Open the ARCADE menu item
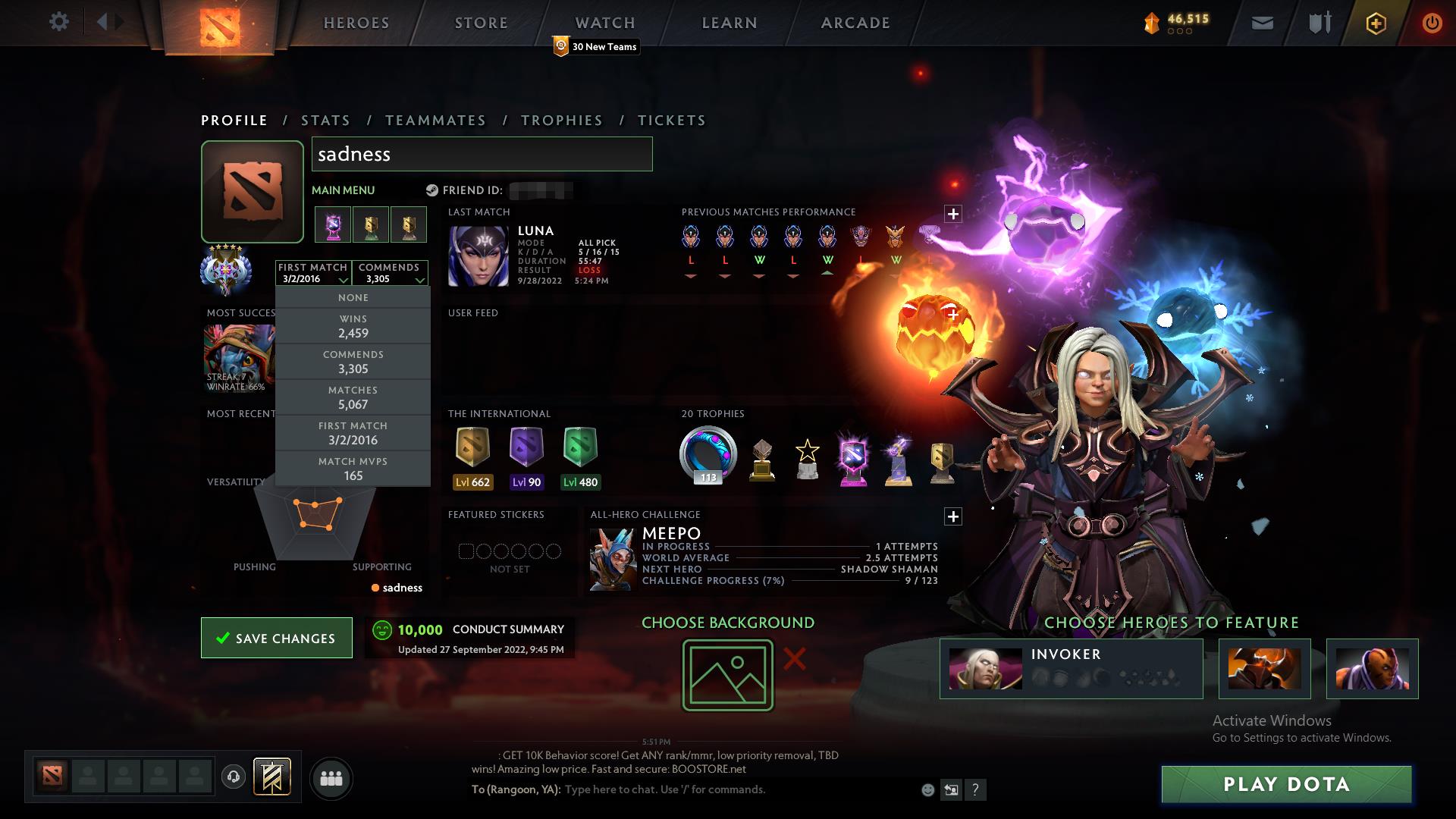1456x819 pixels. [855, 23]
